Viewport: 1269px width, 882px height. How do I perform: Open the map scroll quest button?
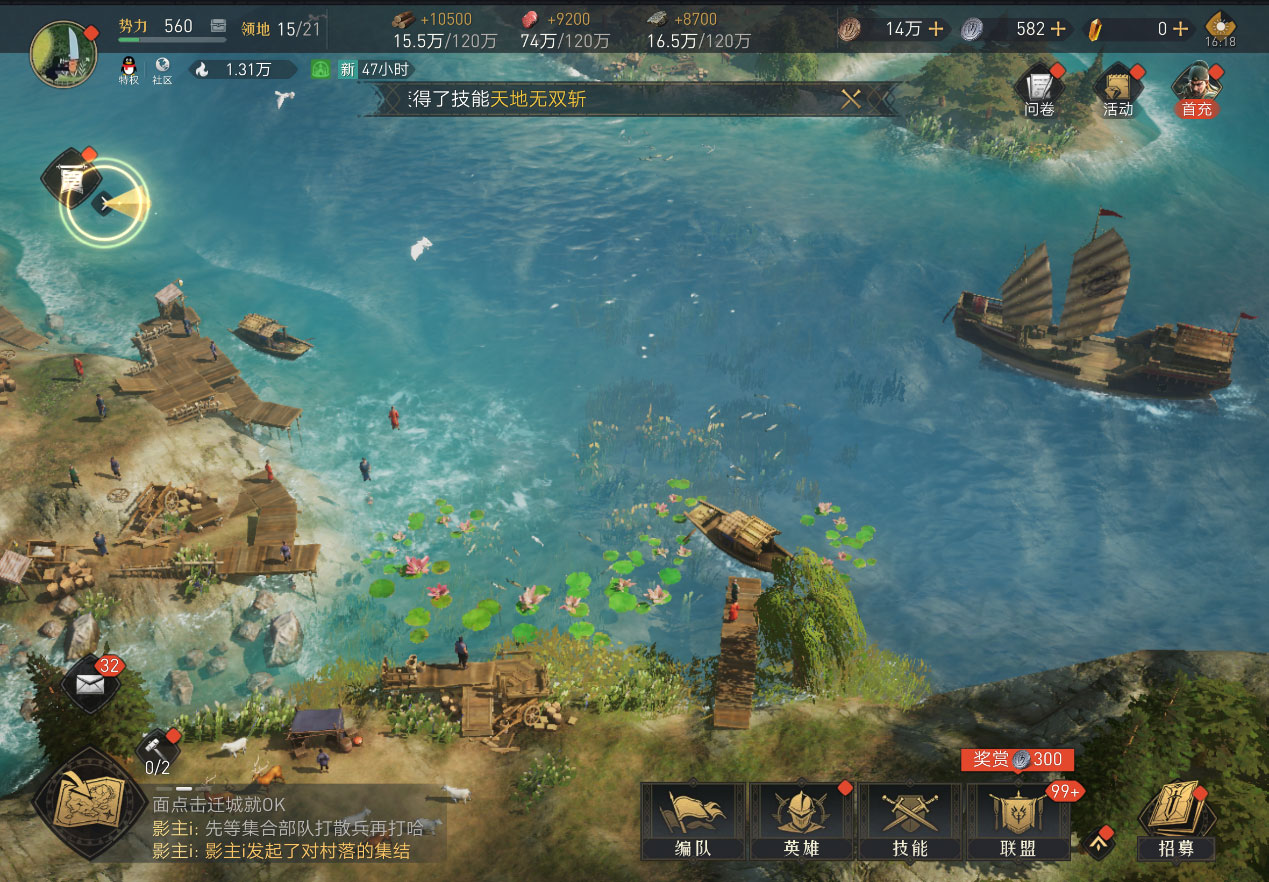click(x=88, y=802)
